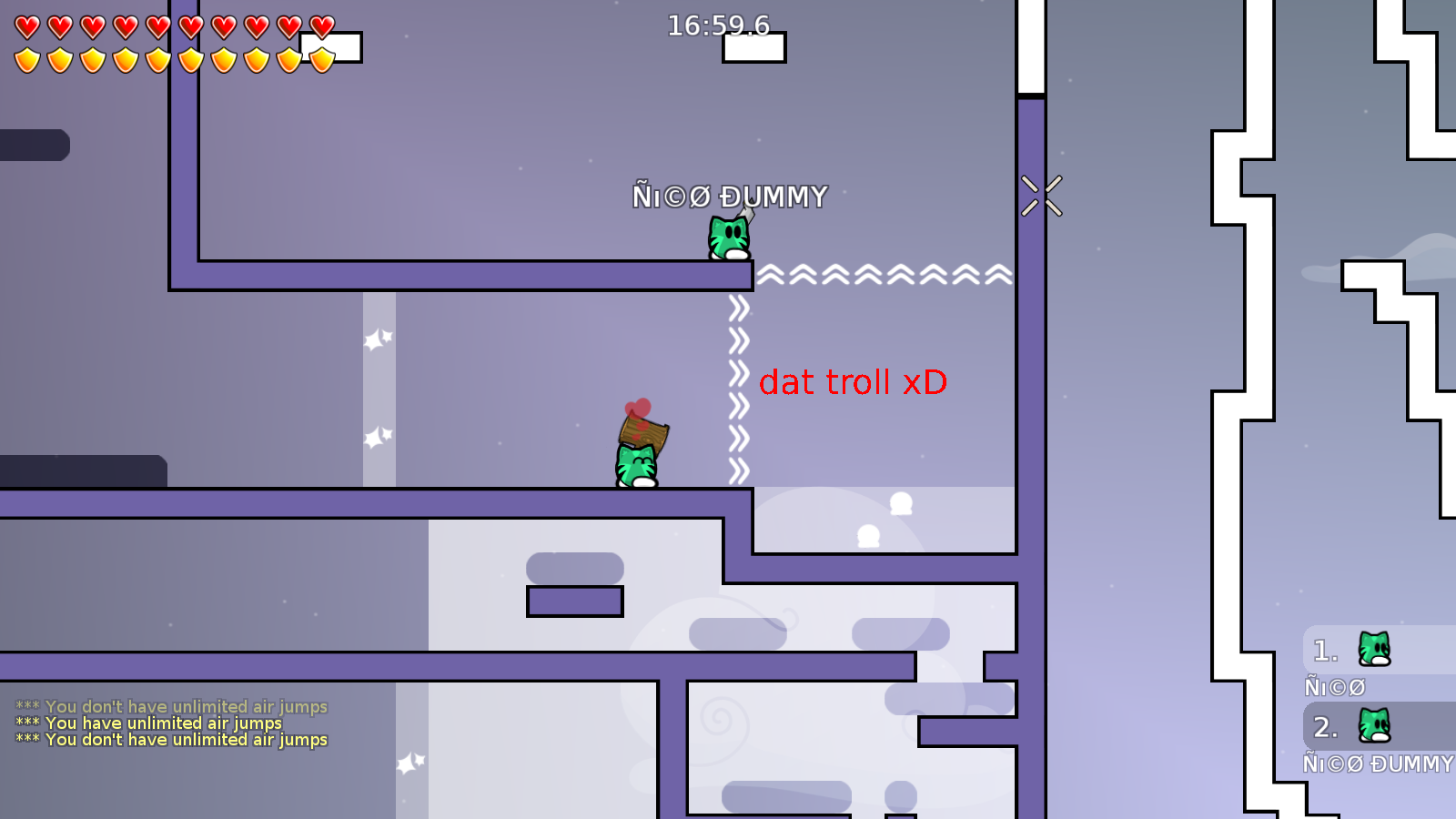Click the message 'You have unlimited air jumps'

[x=148, y=723]
